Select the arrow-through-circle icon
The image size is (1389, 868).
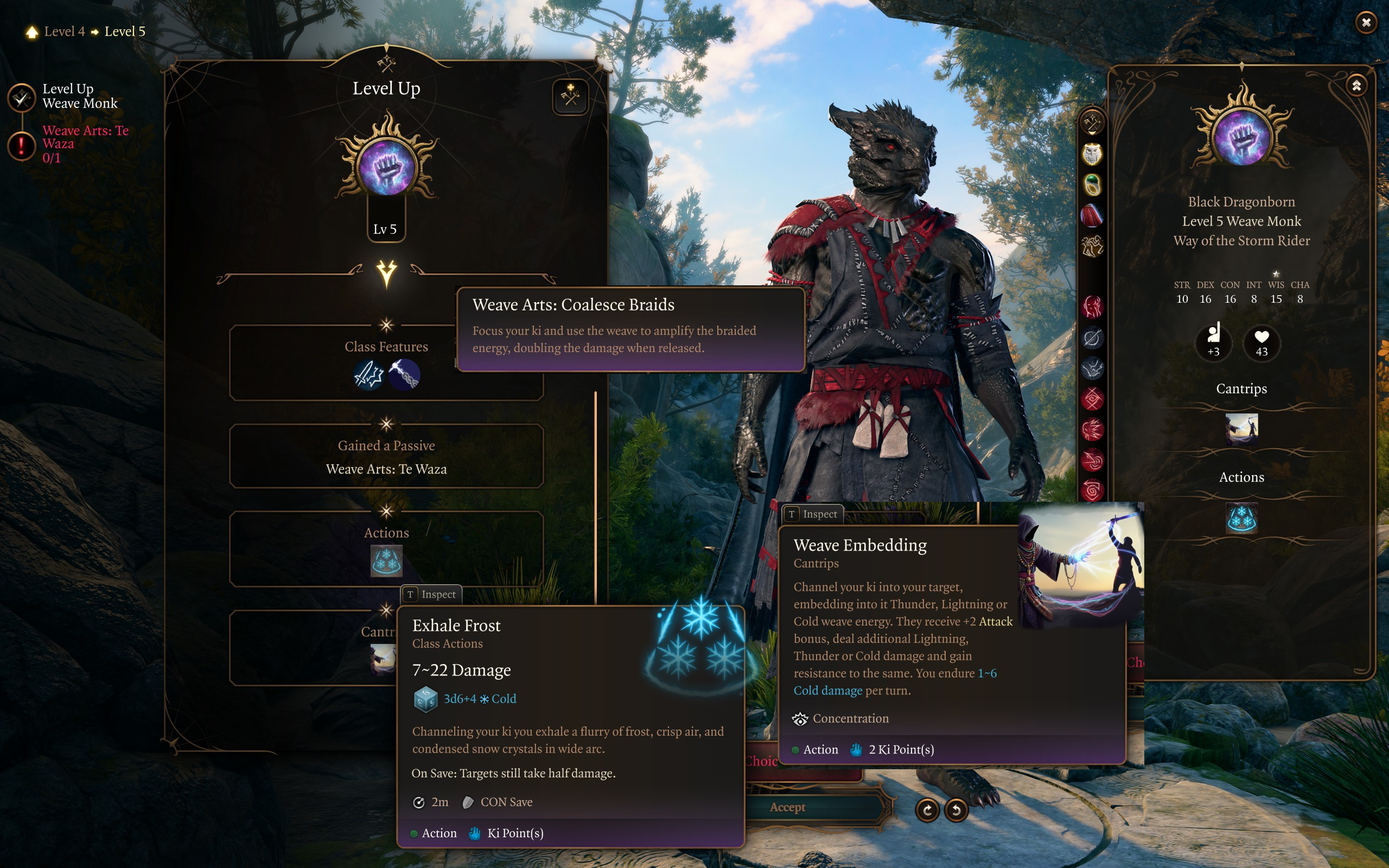1092,338
